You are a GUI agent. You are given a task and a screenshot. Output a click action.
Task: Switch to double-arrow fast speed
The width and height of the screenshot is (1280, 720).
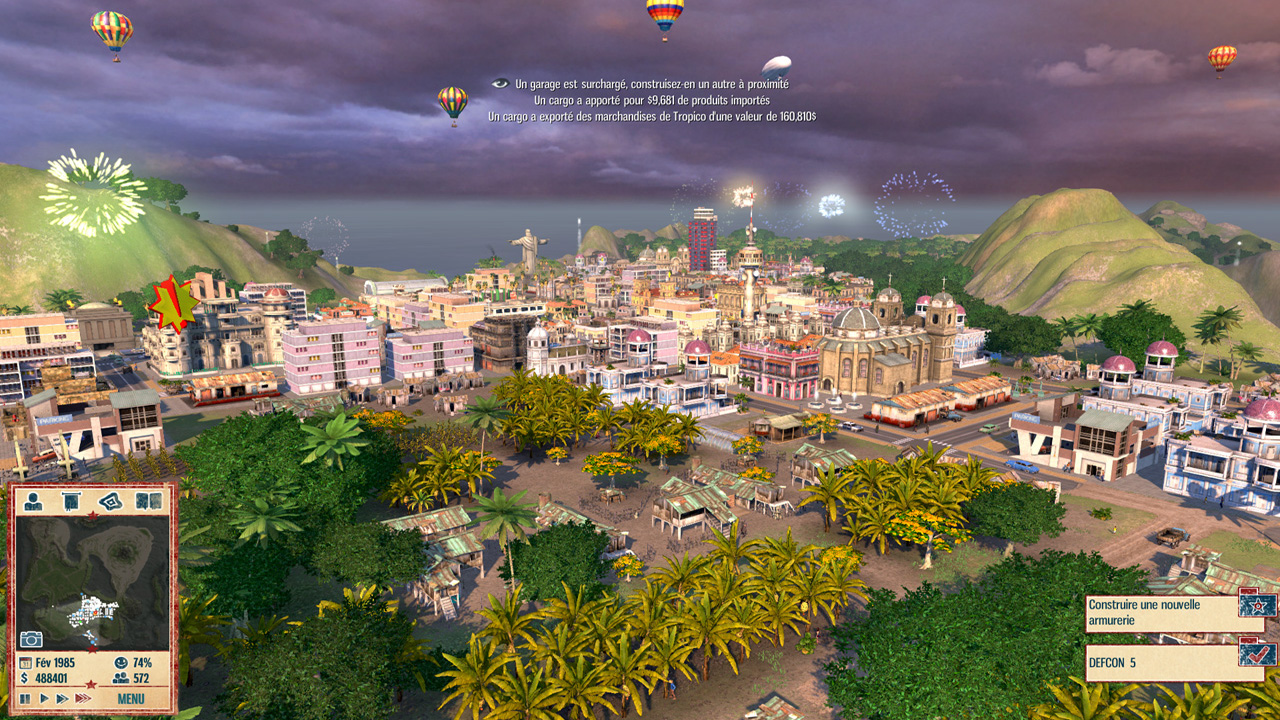point(63,698)
